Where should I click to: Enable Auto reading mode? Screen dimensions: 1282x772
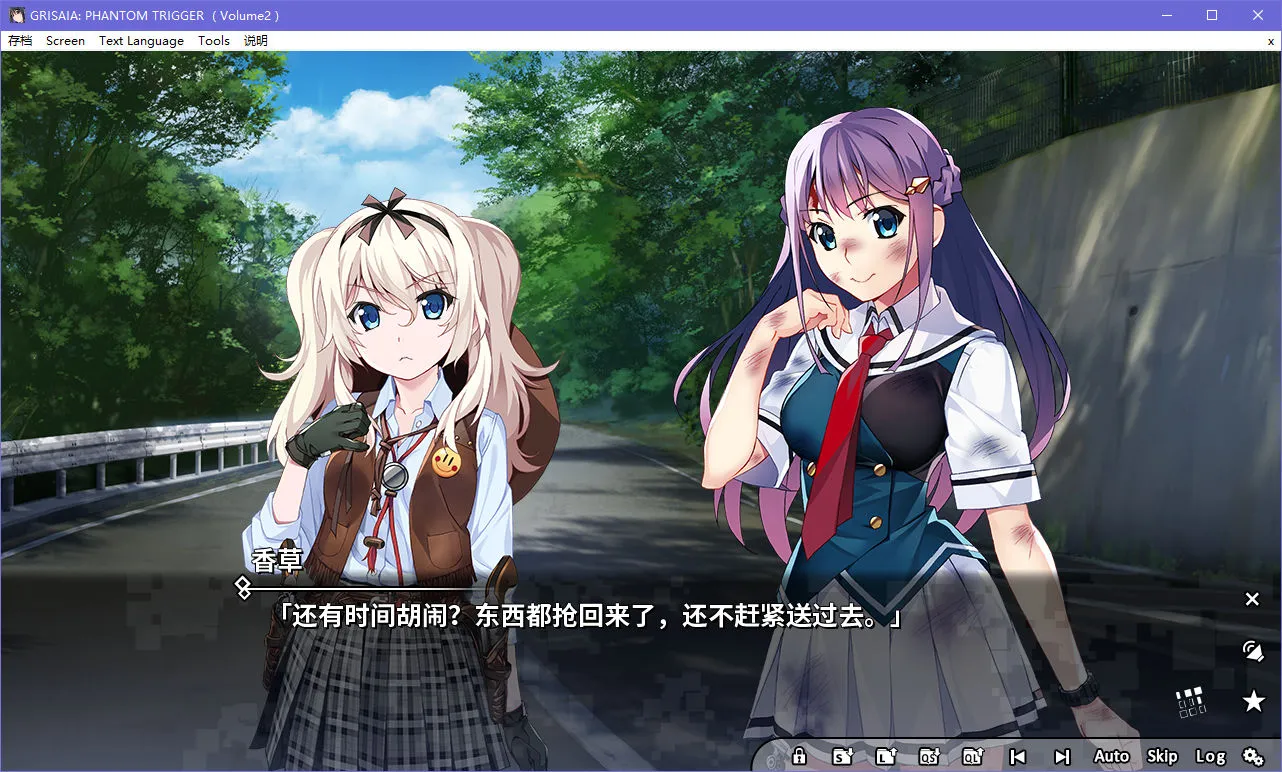pos(1111,756)
